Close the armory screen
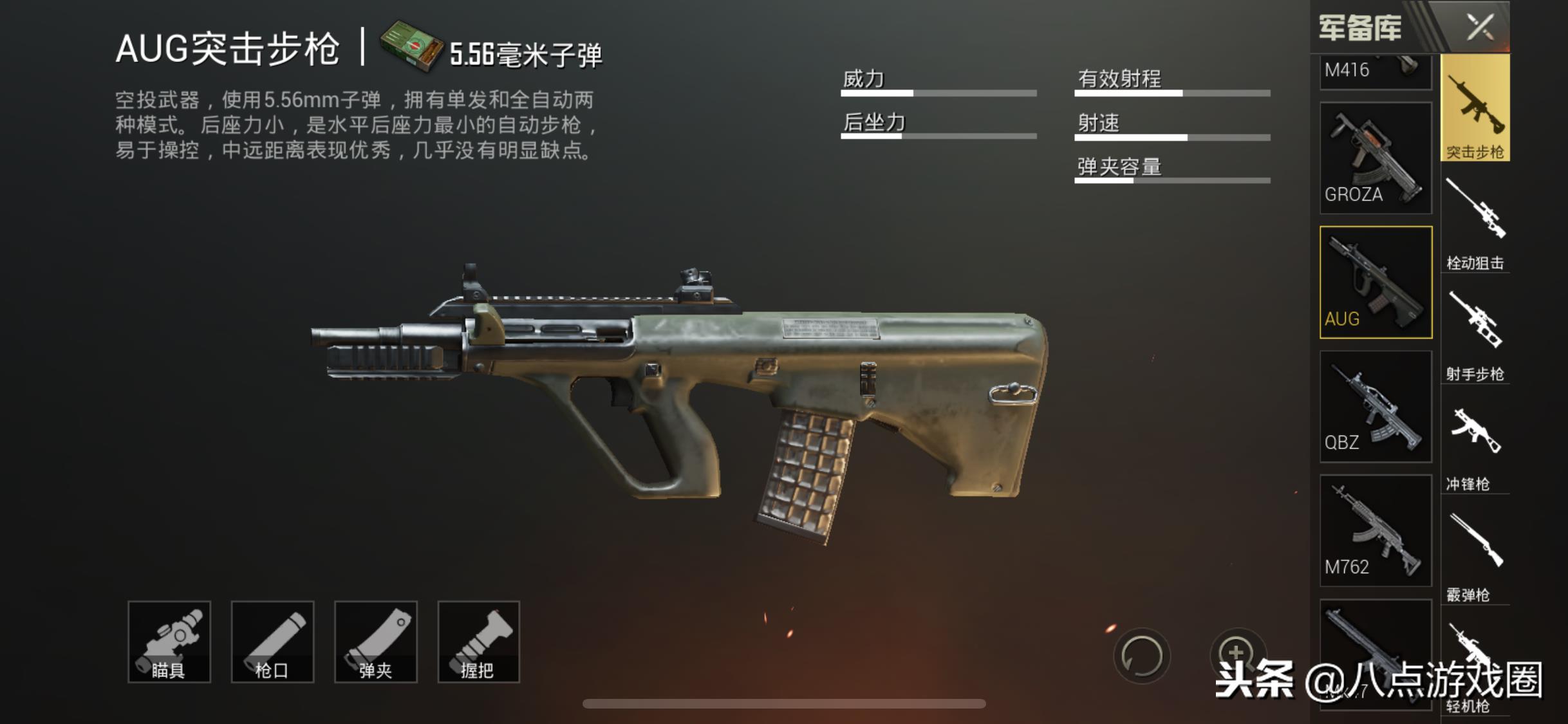1568x724 pixels. coord(1480,27)
